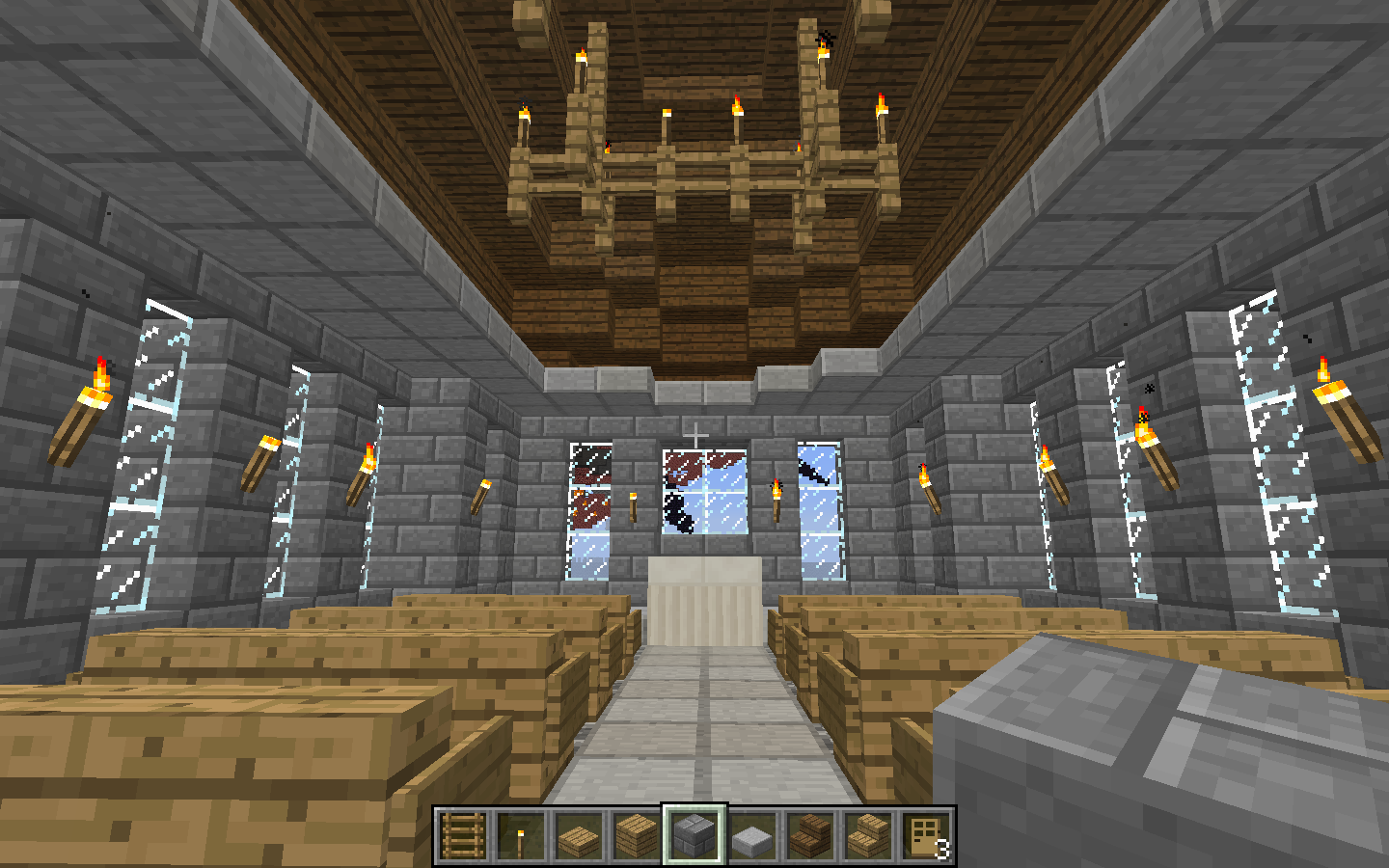Select the stone bricks in the highlighted slot

[693, 834]
